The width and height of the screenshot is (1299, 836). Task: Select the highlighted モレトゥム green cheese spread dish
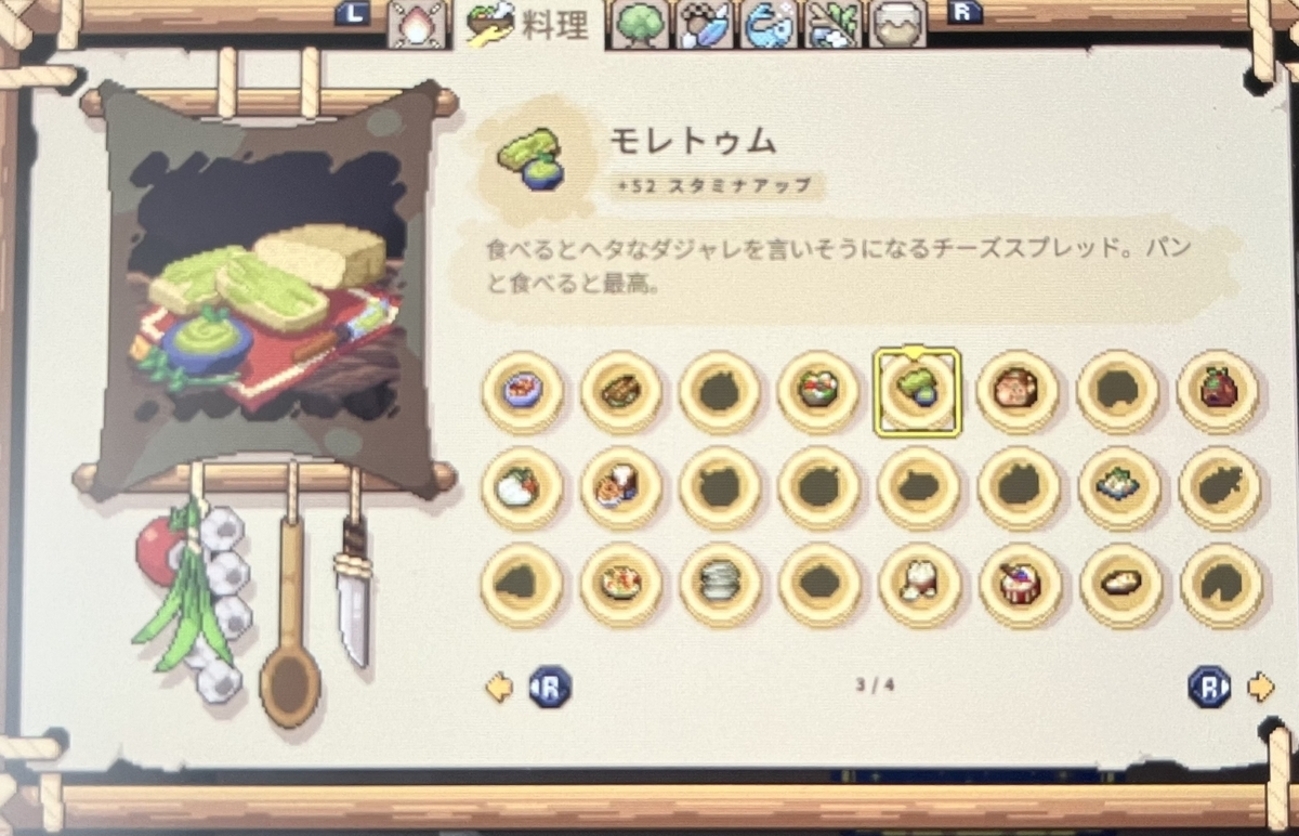point(918,391)
